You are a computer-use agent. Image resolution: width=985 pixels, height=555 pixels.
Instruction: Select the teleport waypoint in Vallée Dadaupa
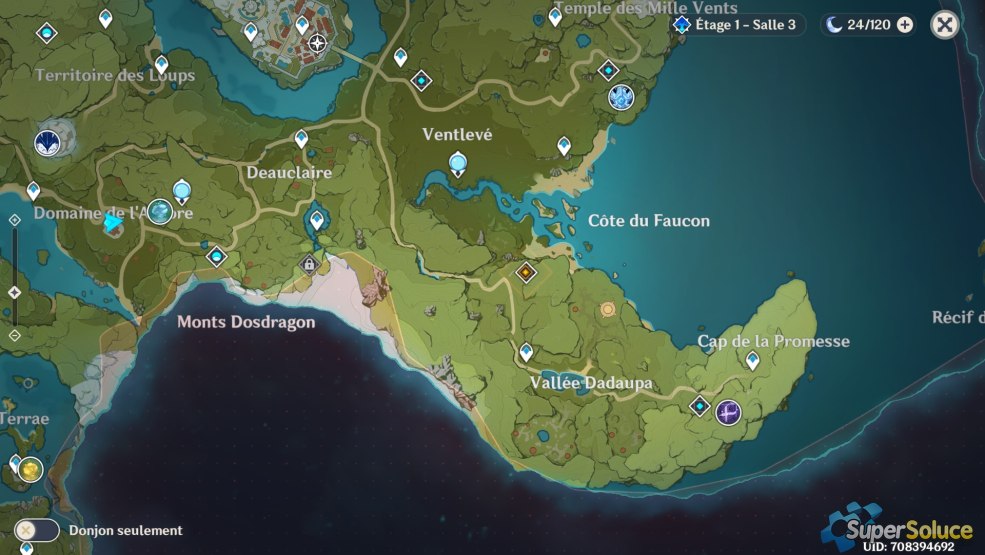tap(526, 351)
